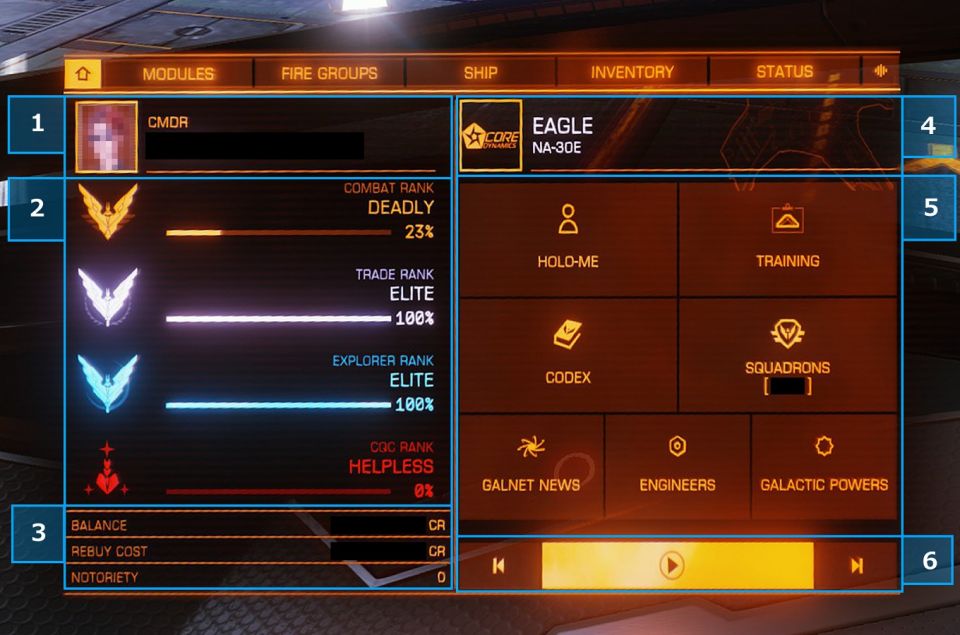Skip to the previous audio track
Viewport: 960px width, 635px height.
click(498, 566)
